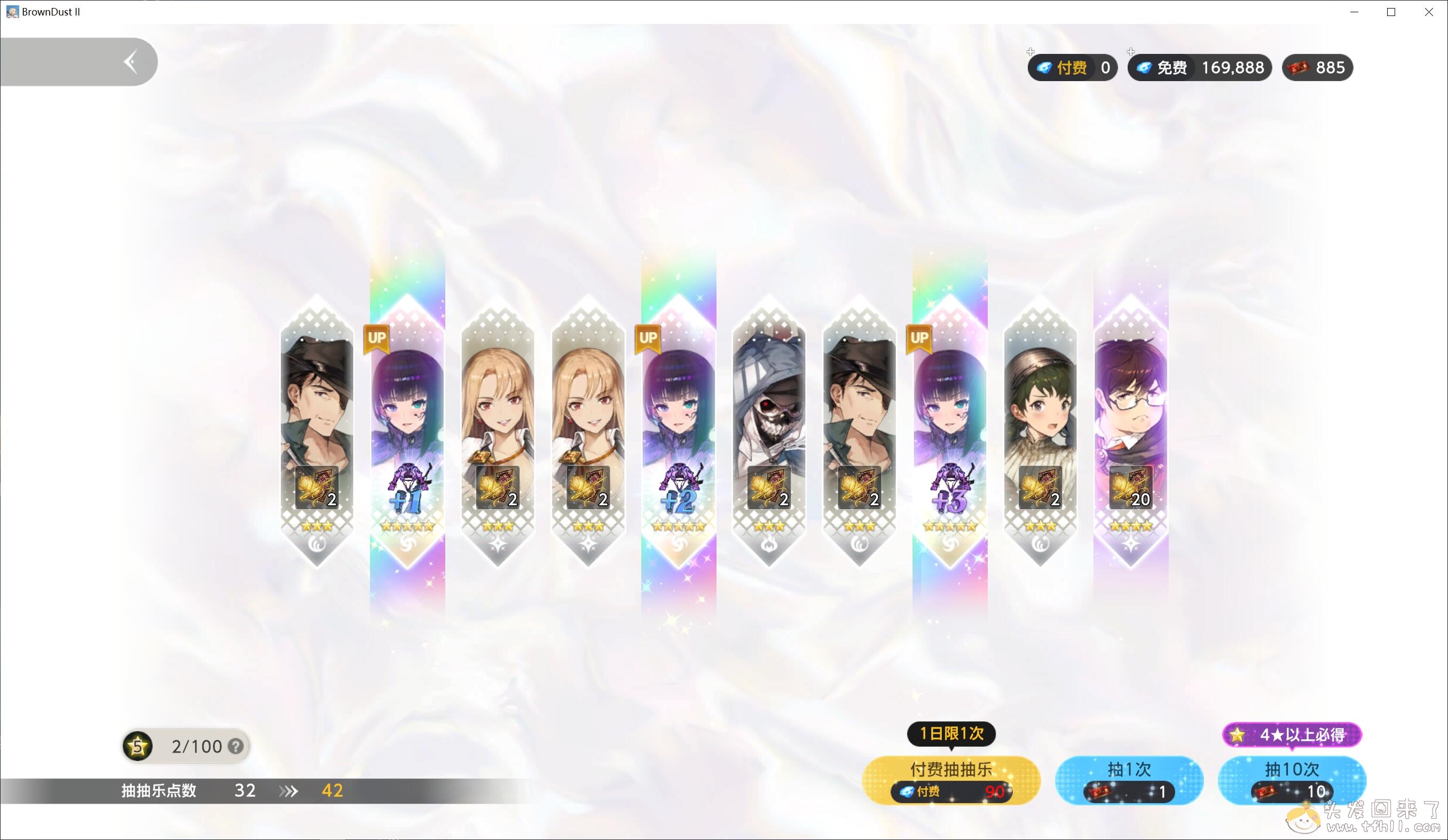Draw 10 times with tickets

coord(1291,780)
